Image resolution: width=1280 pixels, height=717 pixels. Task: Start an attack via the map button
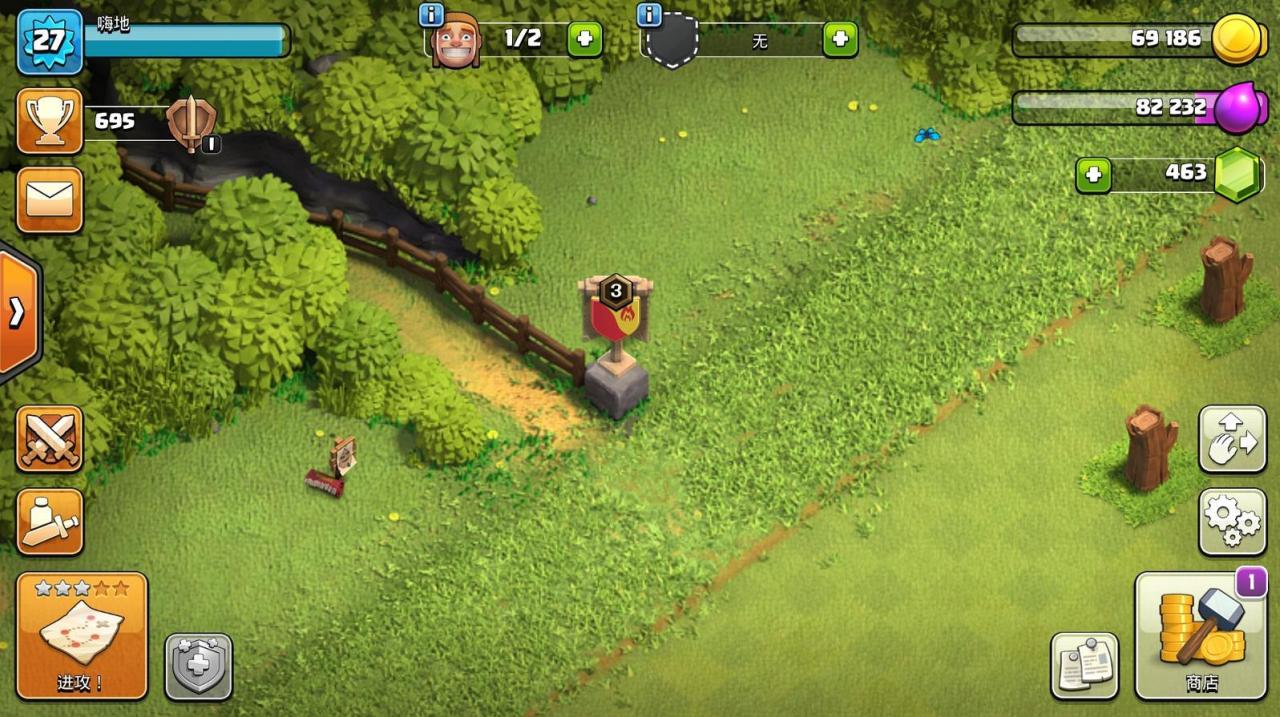pyautogui.click(x=82, y=635)
